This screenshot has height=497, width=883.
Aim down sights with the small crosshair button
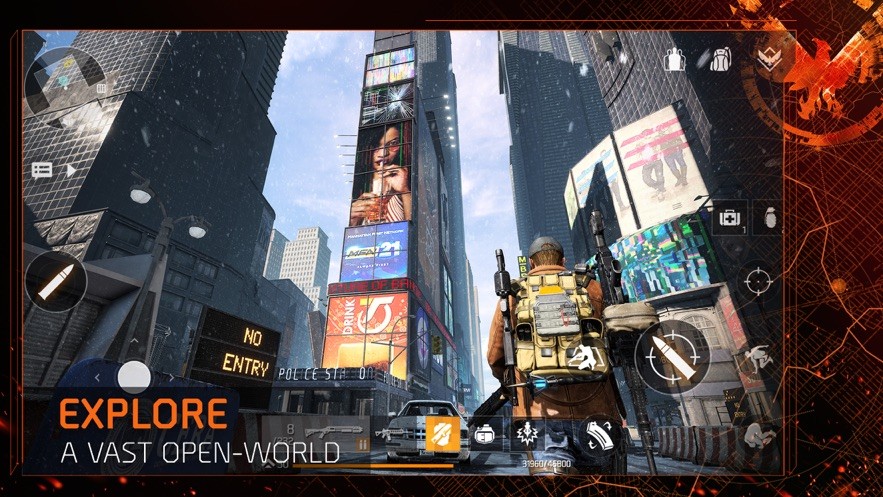tap(758, 275)
